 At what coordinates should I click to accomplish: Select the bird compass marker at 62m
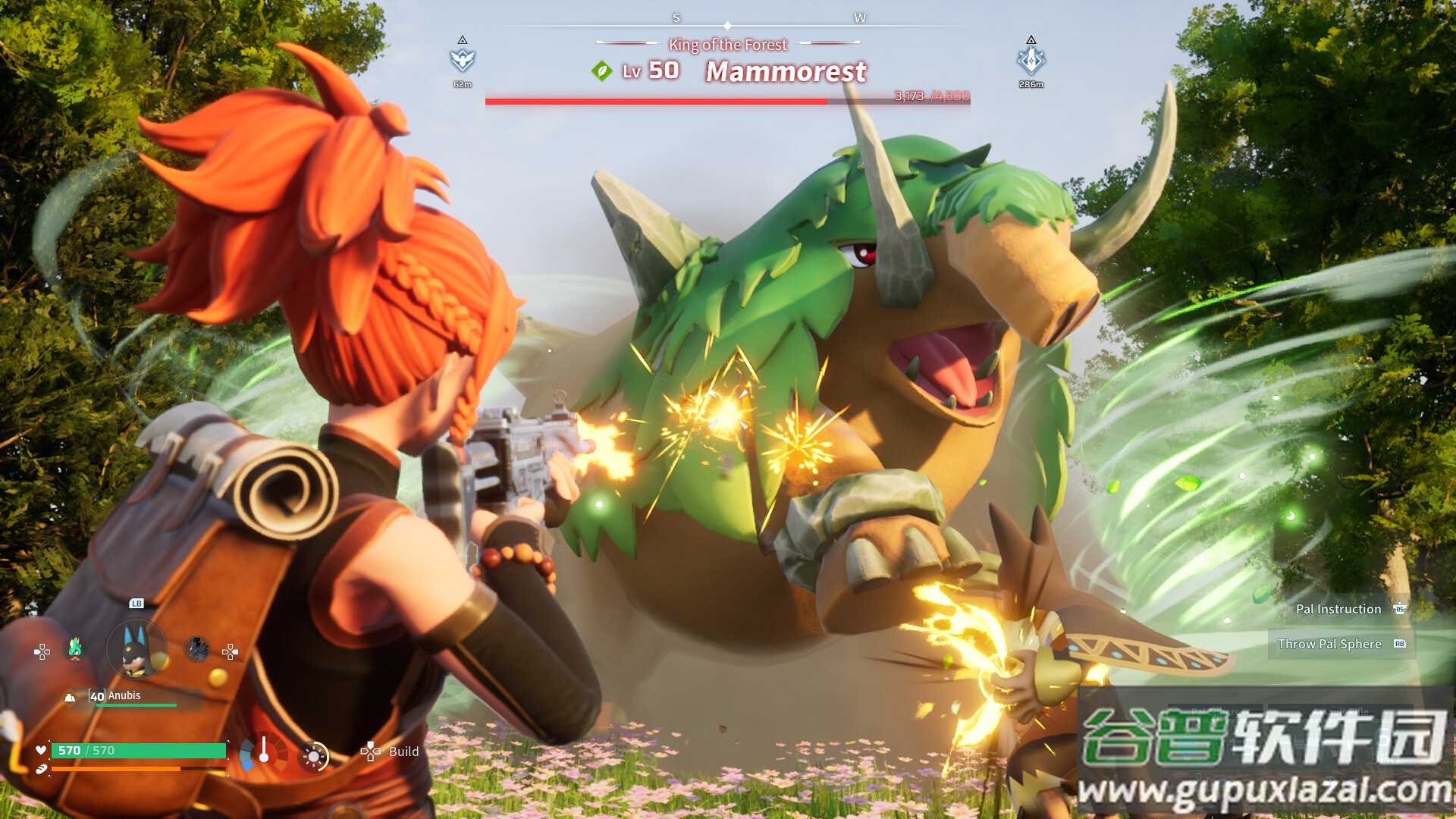pos(462,60)
